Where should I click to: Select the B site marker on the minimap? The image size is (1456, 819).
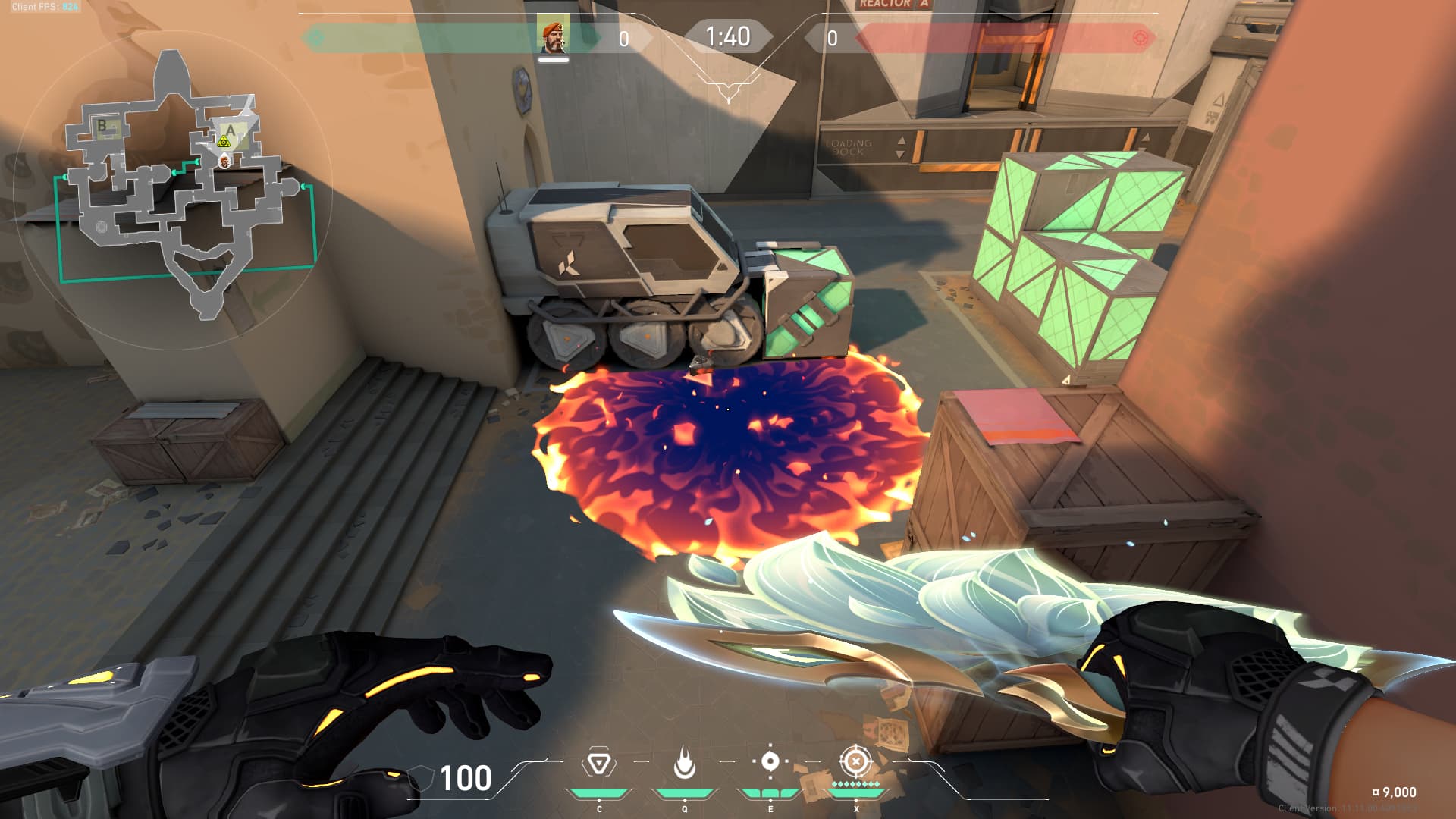click(102, 126)
